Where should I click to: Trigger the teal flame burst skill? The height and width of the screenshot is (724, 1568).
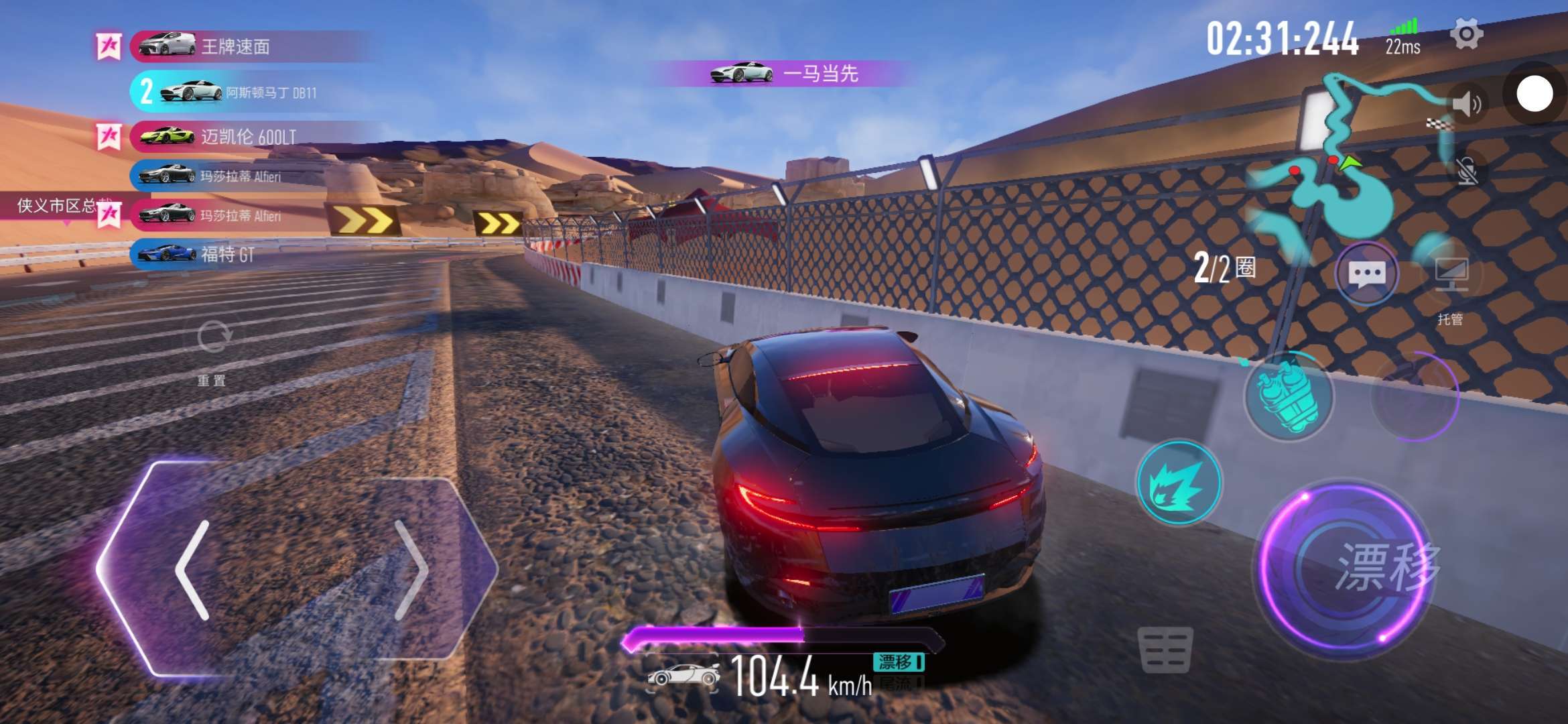tap(1179, 483)
